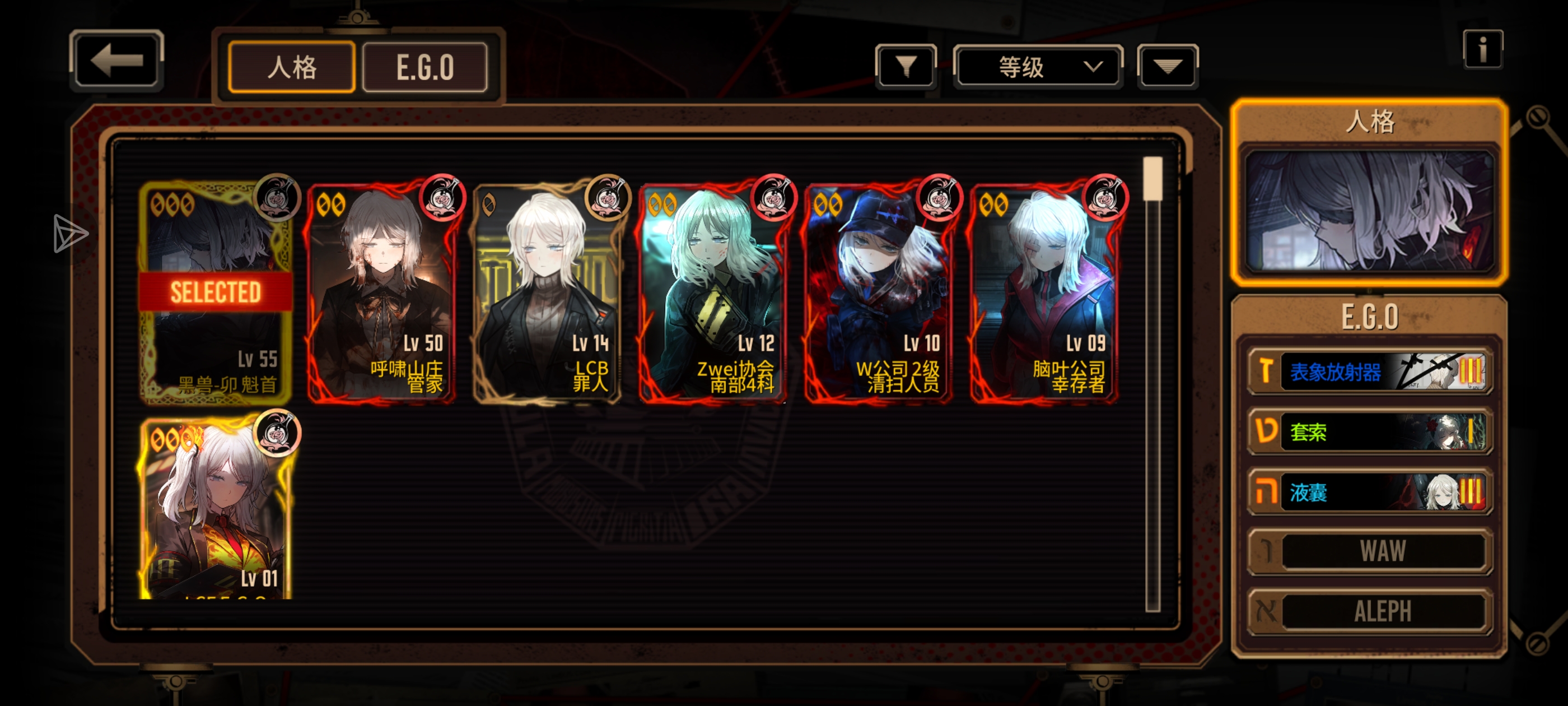
Task: Go back with the arrow button
Action: (x=116, y=61)
